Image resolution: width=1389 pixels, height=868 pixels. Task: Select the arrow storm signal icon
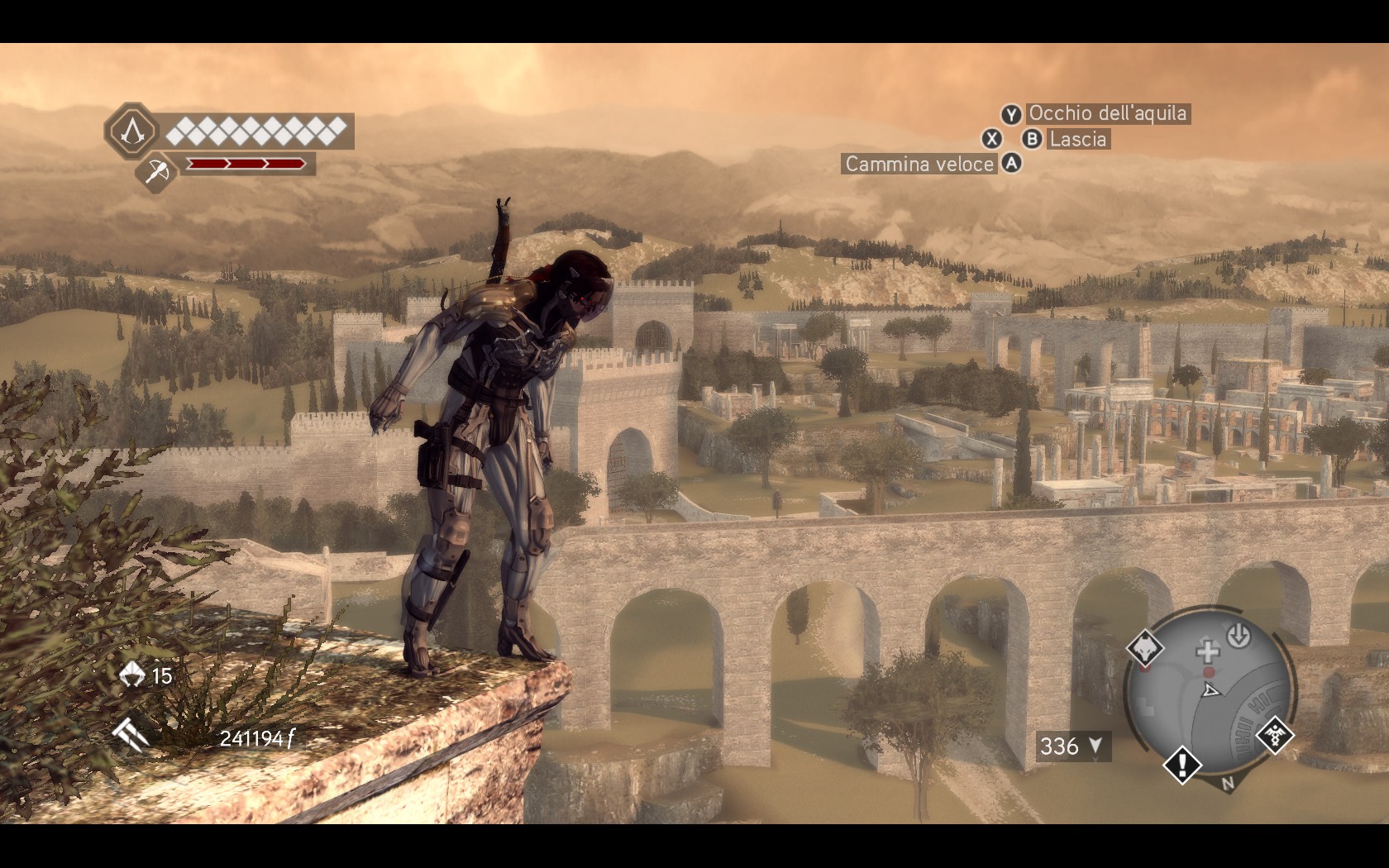click(x=131, y=733)
